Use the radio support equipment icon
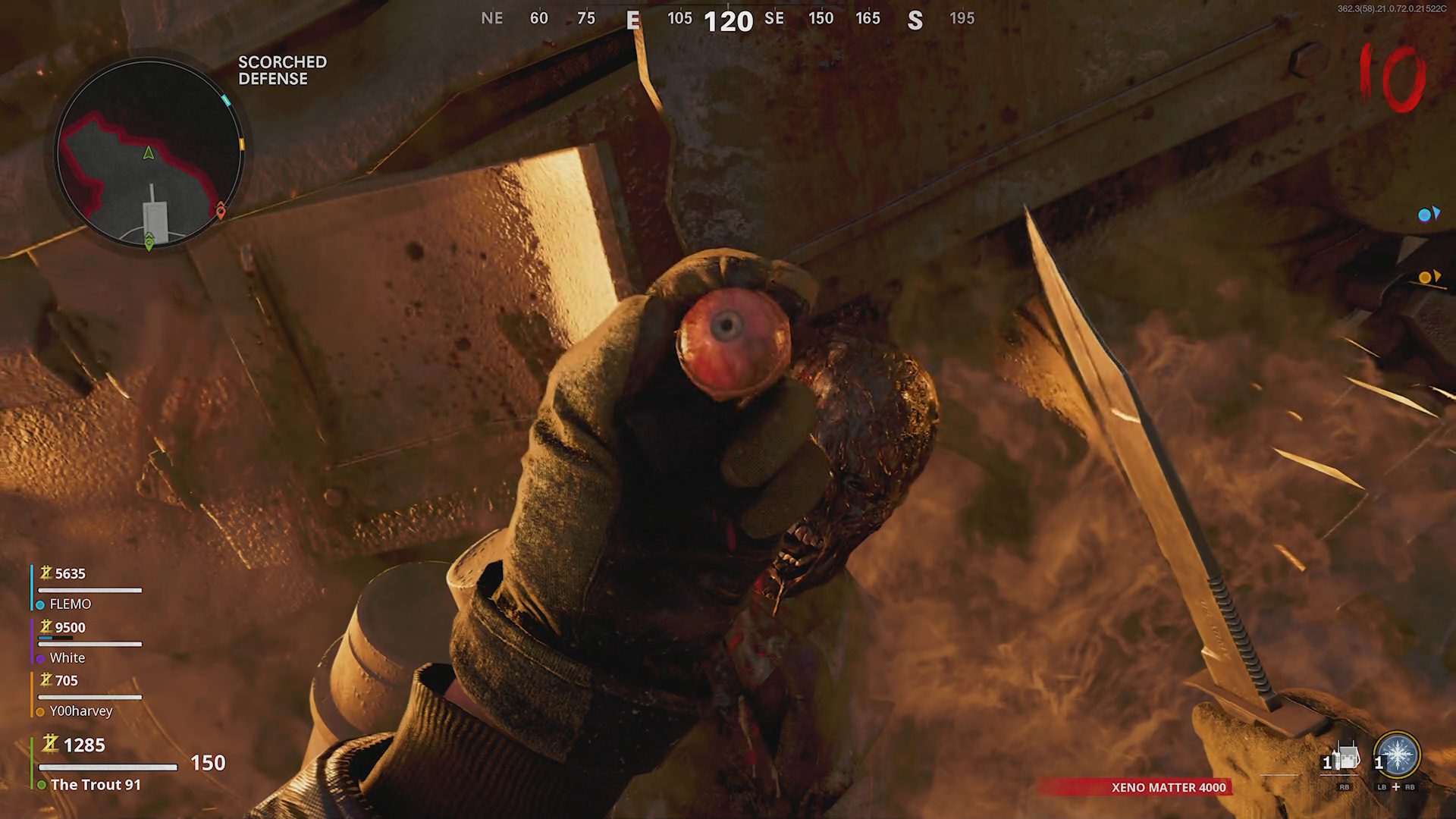Viewport: 1456px width, 819px height. (x=1345, y=758)
